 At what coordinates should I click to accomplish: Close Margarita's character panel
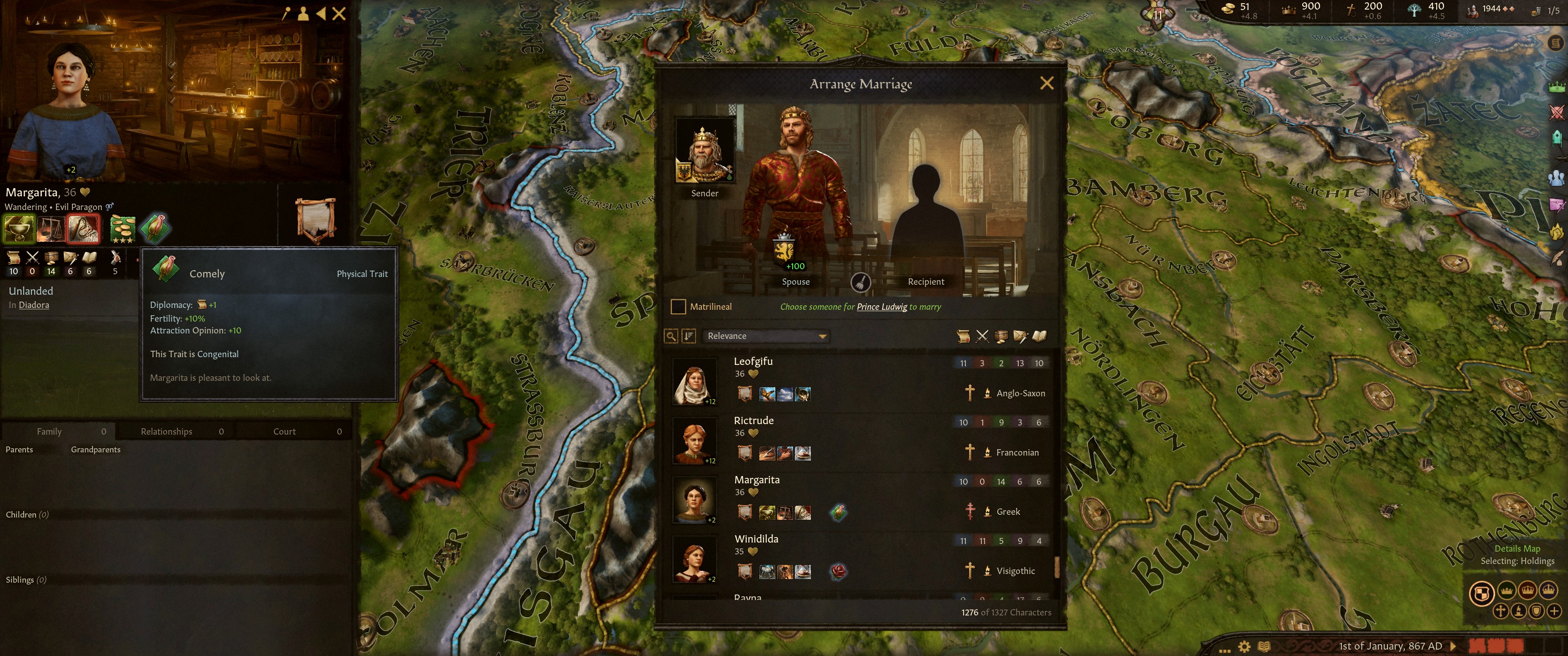click(339, 13)
